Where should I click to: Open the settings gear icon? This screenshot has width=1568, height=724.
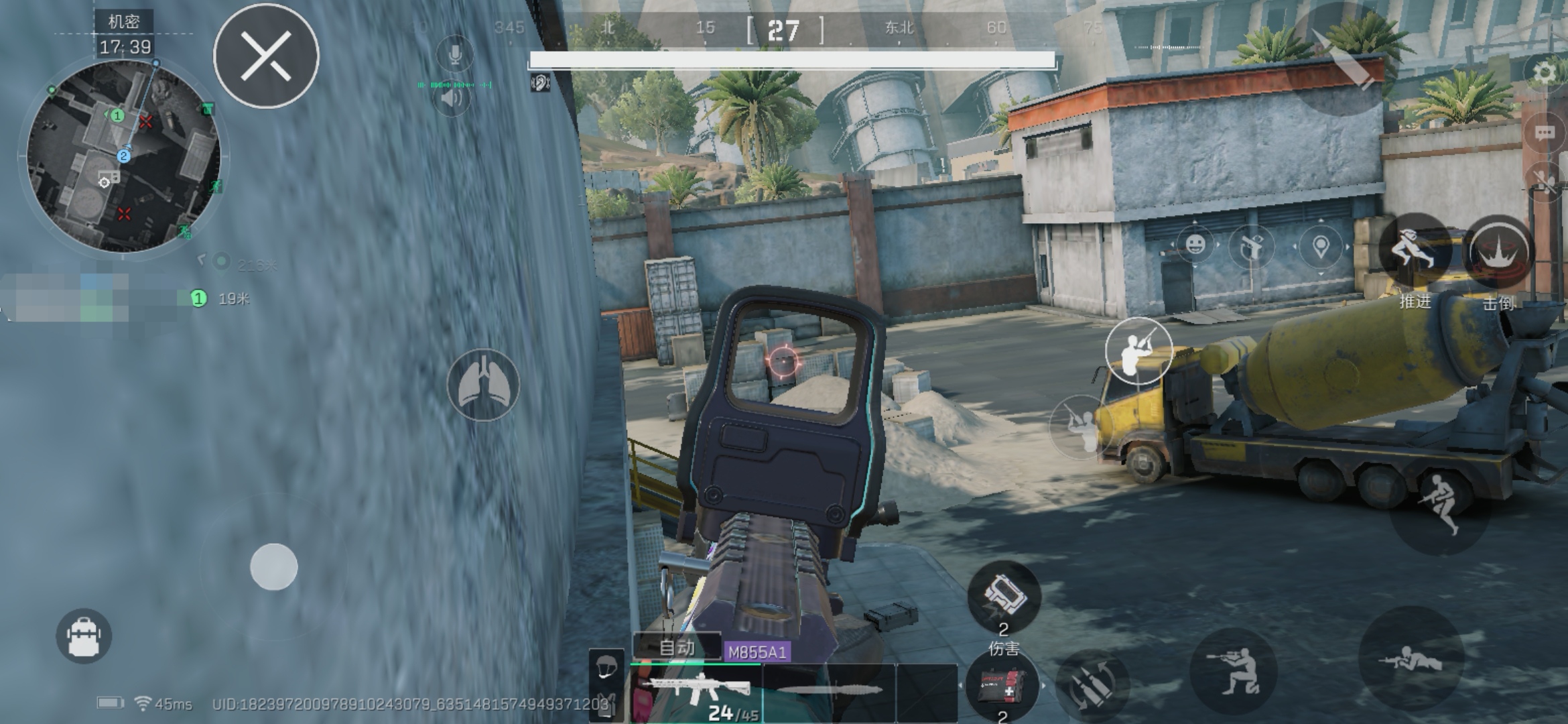tap(1544, 72)
